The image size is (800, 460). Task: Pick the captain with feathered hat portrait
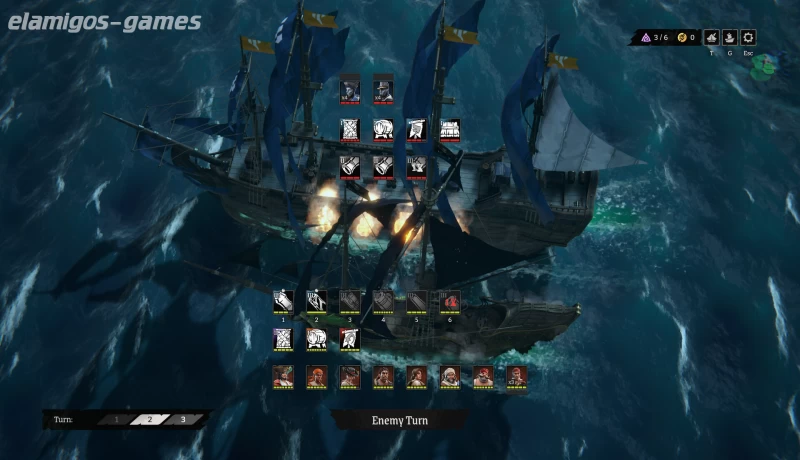(x=283, y=377)
